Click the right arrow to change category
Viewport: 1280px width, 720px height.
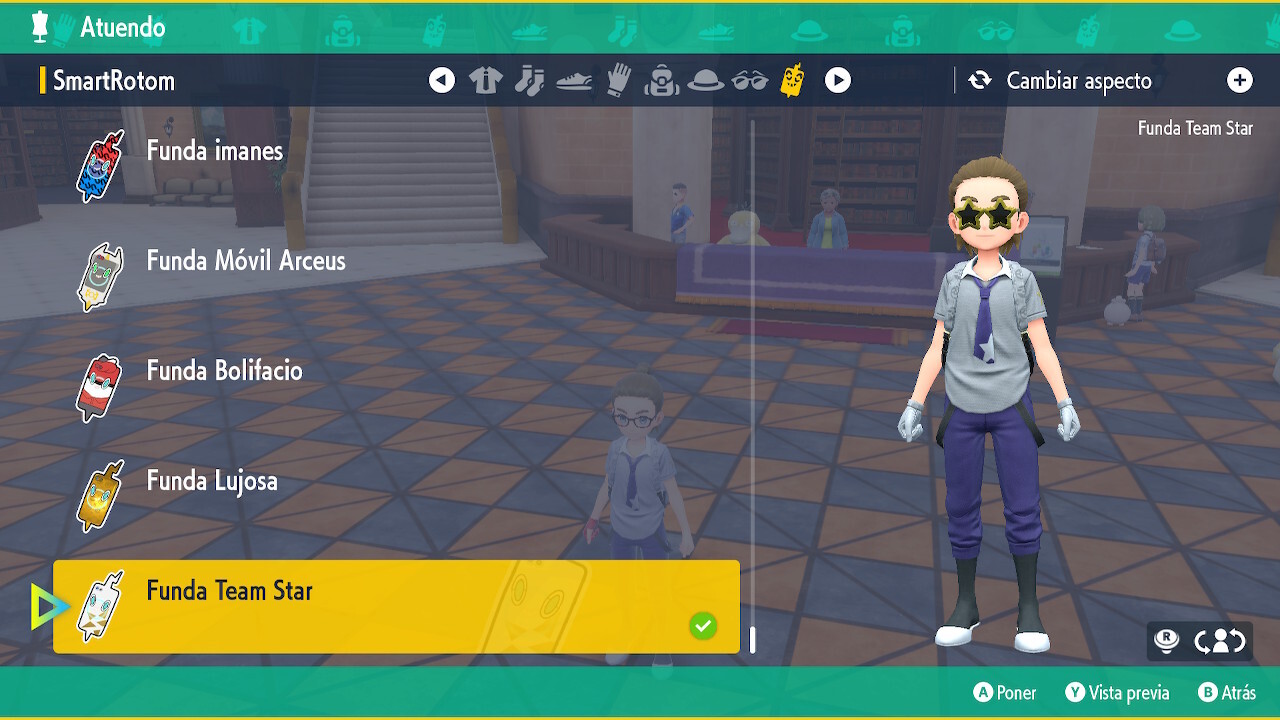point(838,80)
